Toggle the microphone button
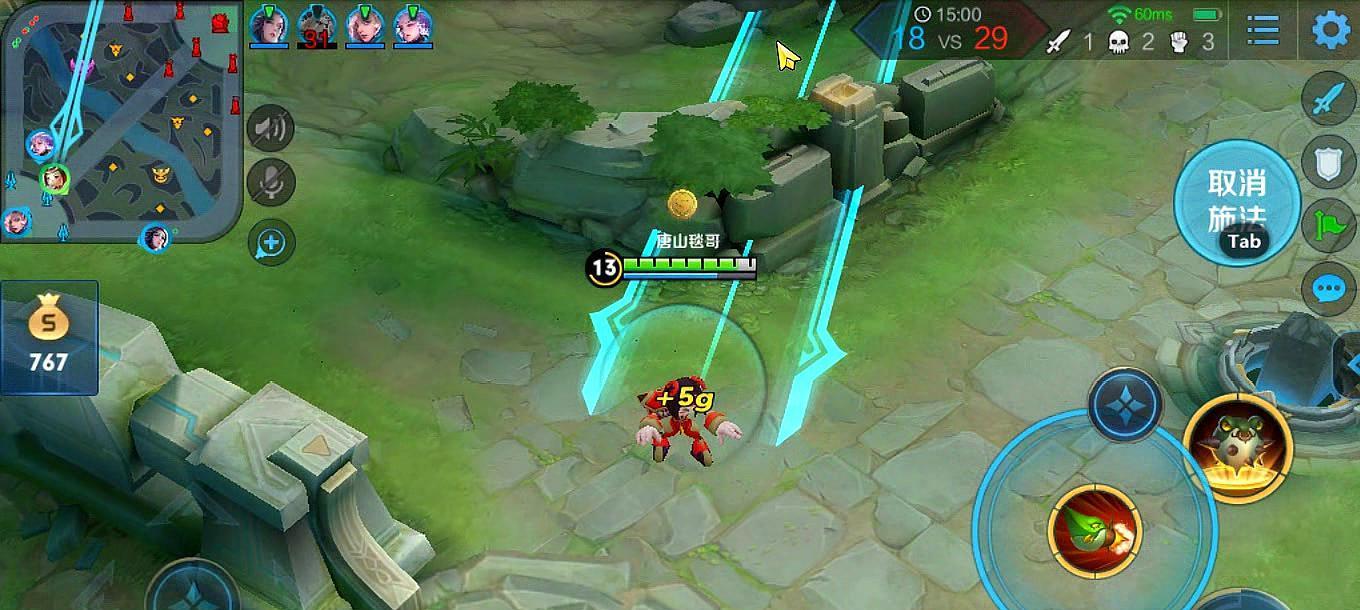 270,183
